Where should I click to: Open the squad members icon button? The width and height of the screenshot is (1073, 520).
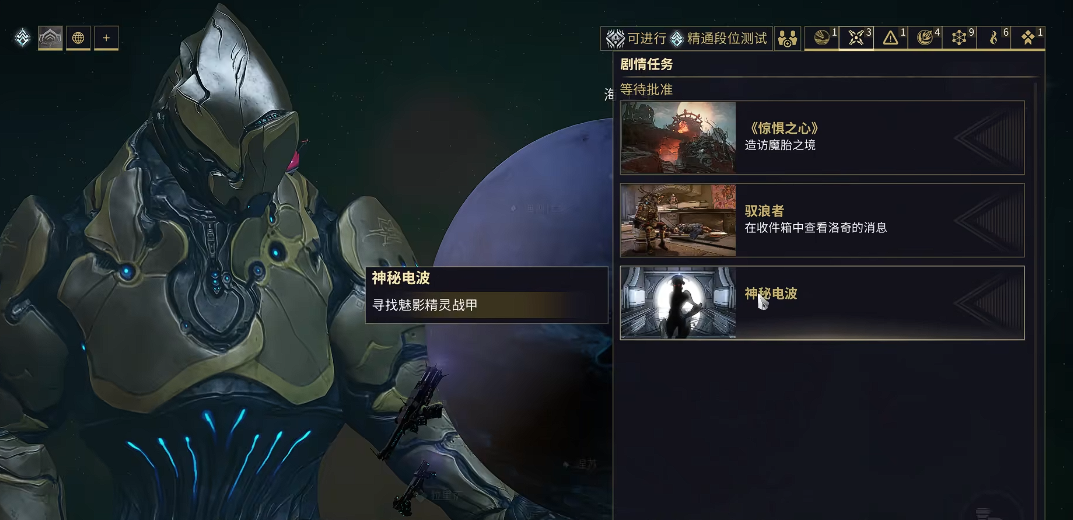click(x=788, y=39)
